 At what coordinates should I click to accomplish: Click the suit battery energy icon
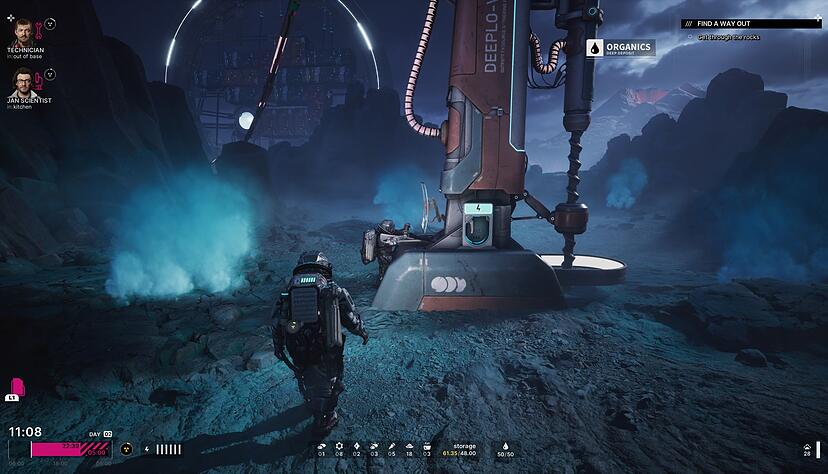147,449
